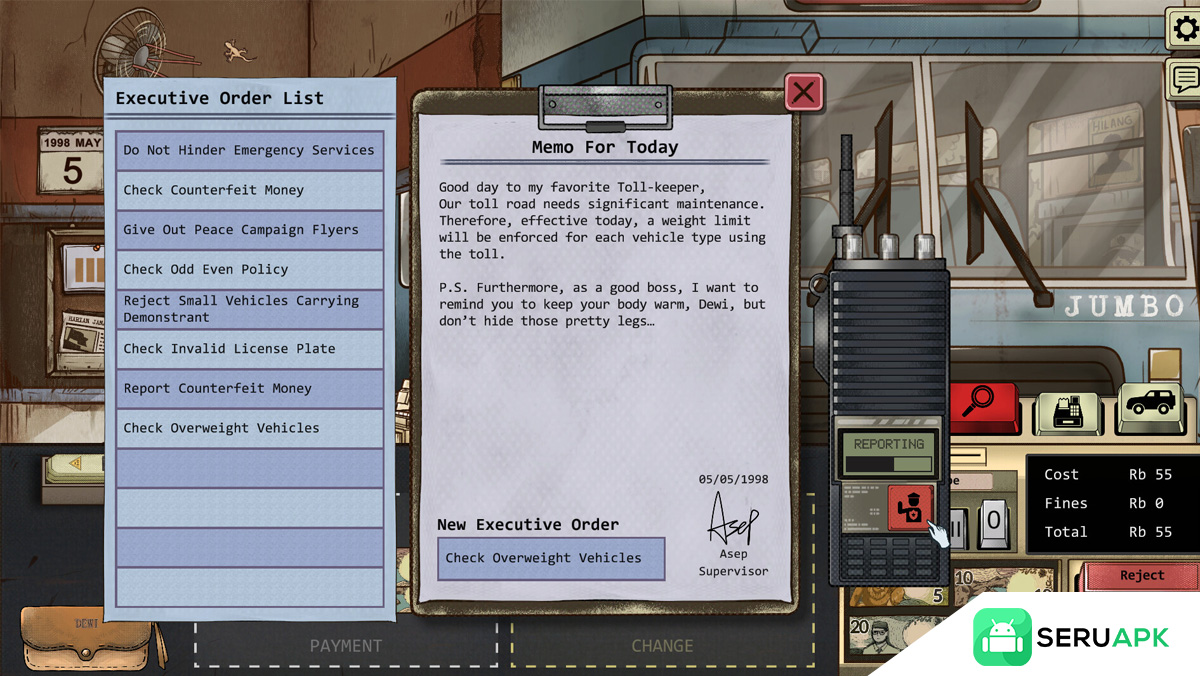Click the vehicle icon button
Image resolution: width=1200 pixels, height=676 pixels.
point(1149,404)
